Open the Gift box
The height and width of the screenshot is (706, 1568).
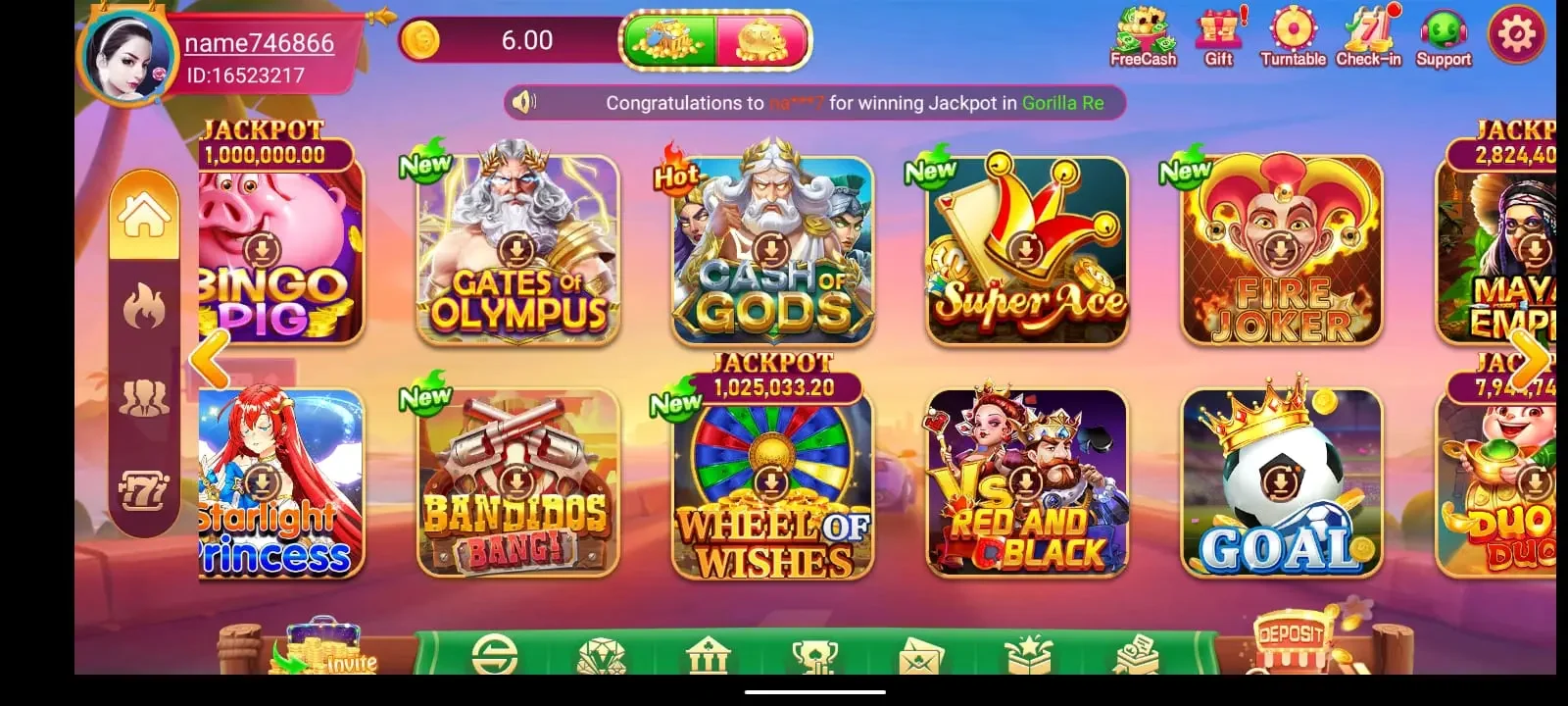(1218, 37)
